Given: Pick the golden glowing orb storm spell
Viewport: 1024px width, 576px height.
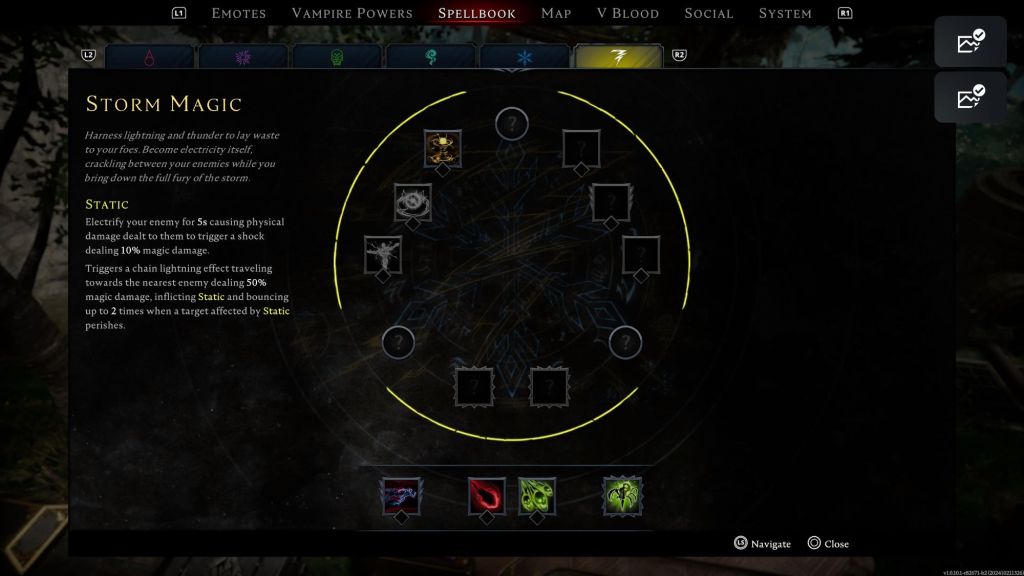Looking at the screenshot, I should click(x=442, y=149).
